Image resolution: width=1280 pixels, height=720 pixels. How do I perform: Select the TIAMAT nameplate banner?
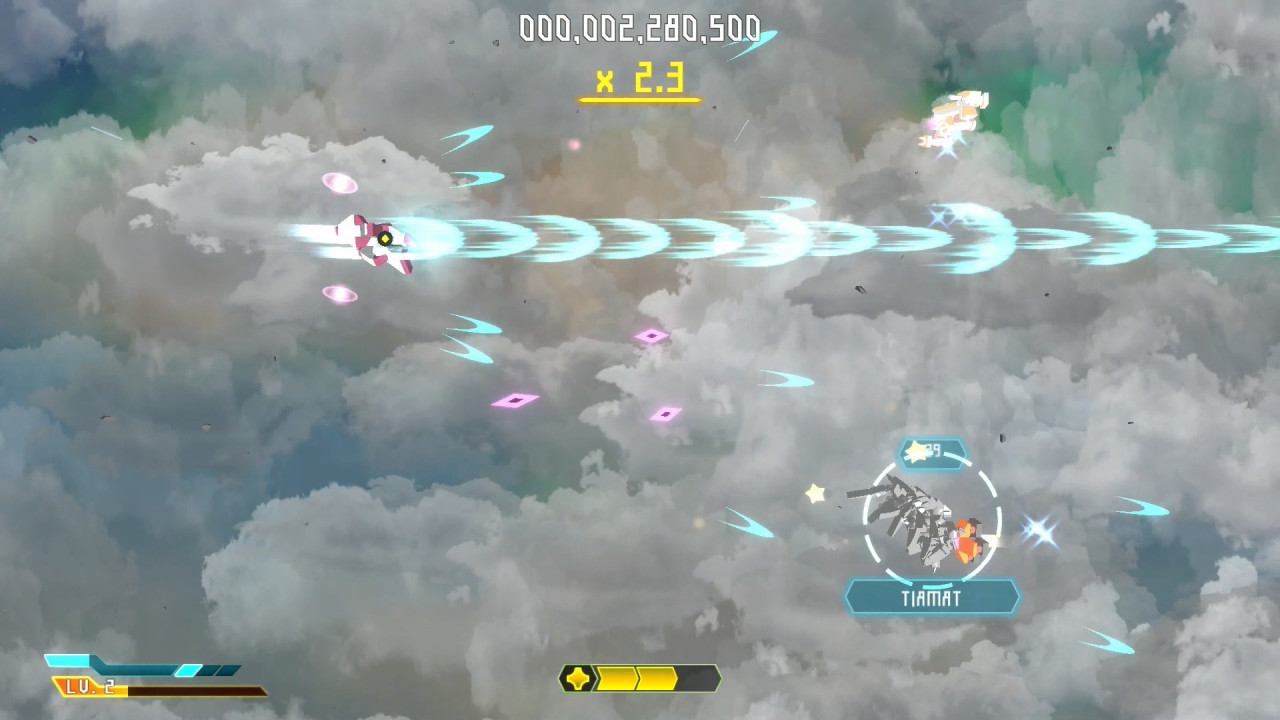coord(932,597)
